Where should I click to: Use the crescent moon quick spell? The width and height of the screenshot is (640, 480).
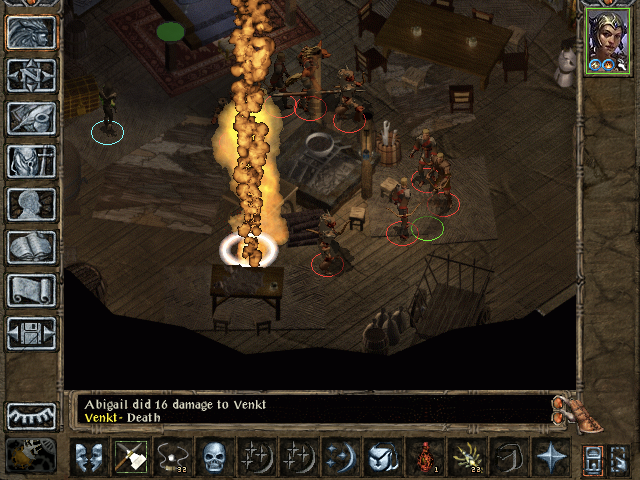340,457
